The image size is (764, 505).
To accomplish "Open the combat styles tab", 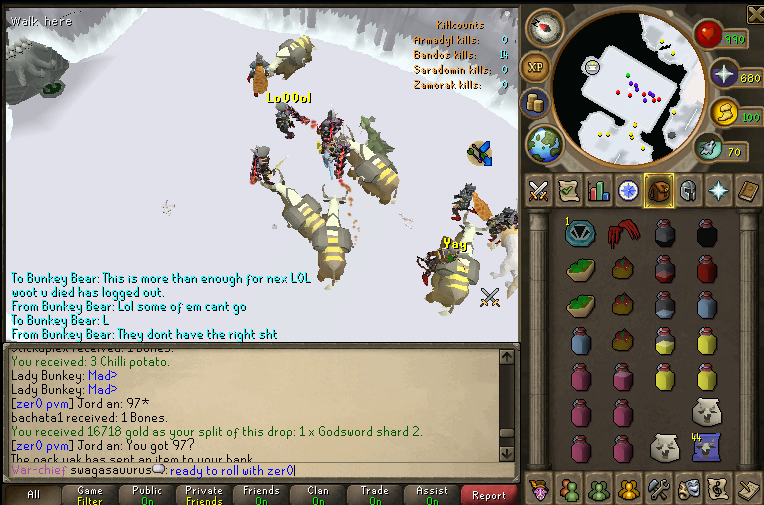I will click(x=538, y=190).
